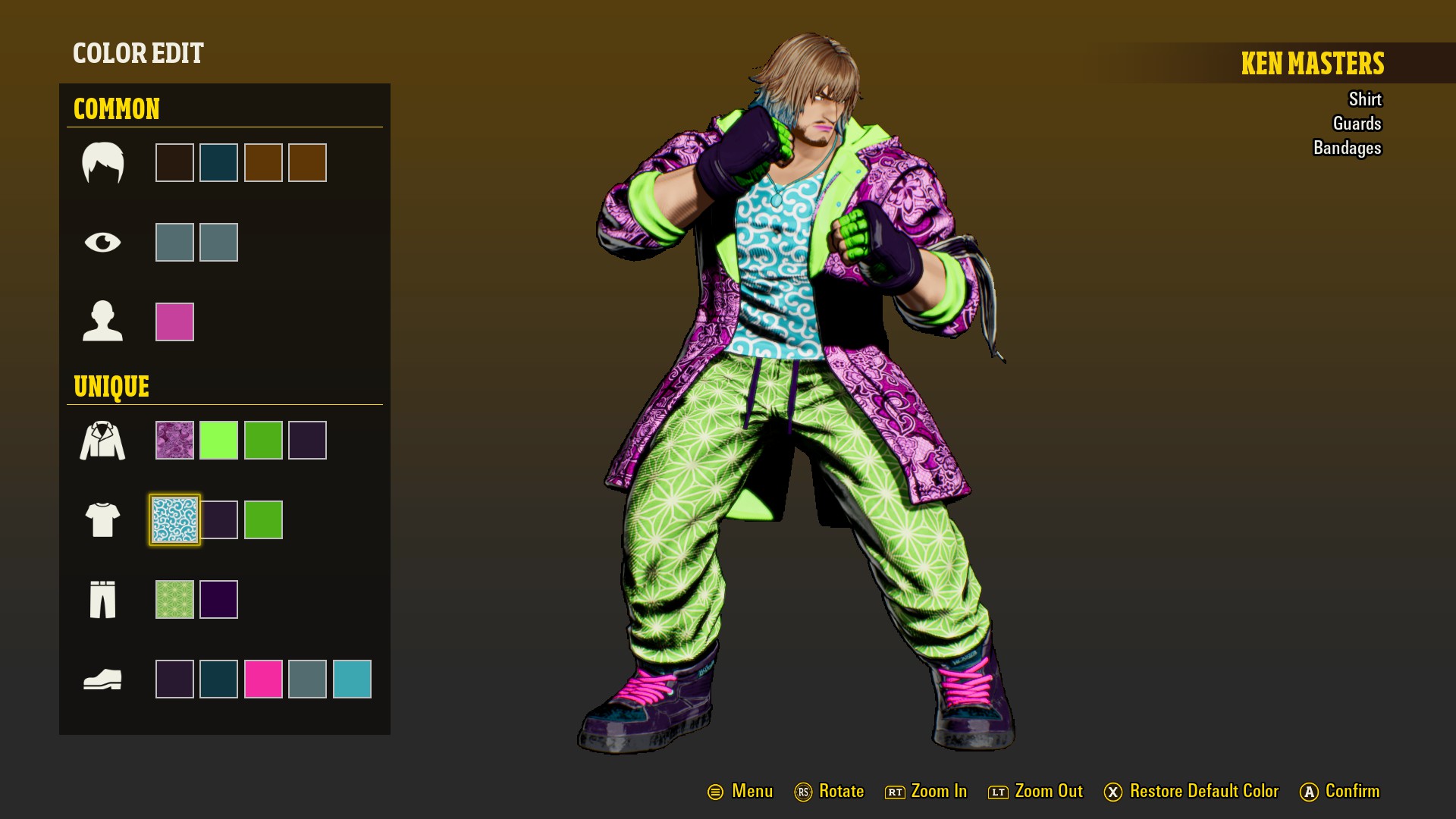1456x819 pixels.
Task: Select the blue swirl pattern shirt swatch
Action: click(x=174, y=519)
